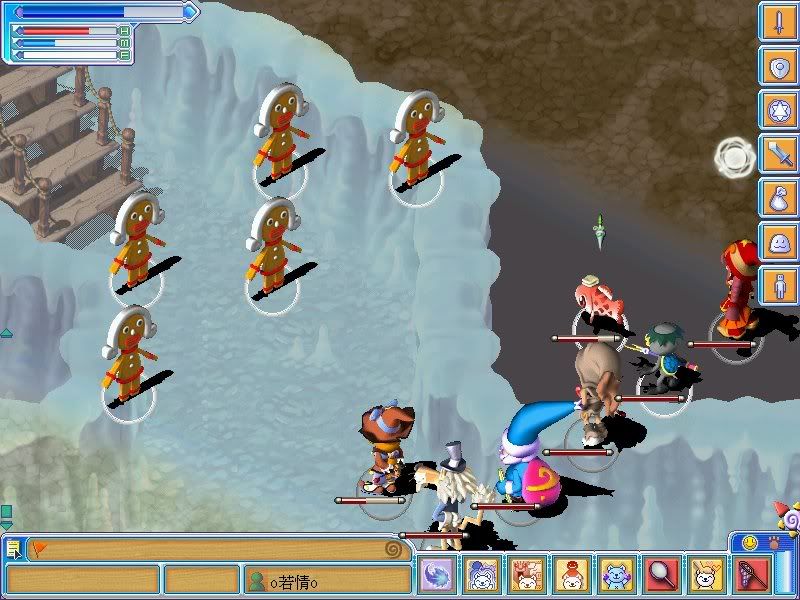Open the paw print pet button
800x600 pixels.
point(772,543)
